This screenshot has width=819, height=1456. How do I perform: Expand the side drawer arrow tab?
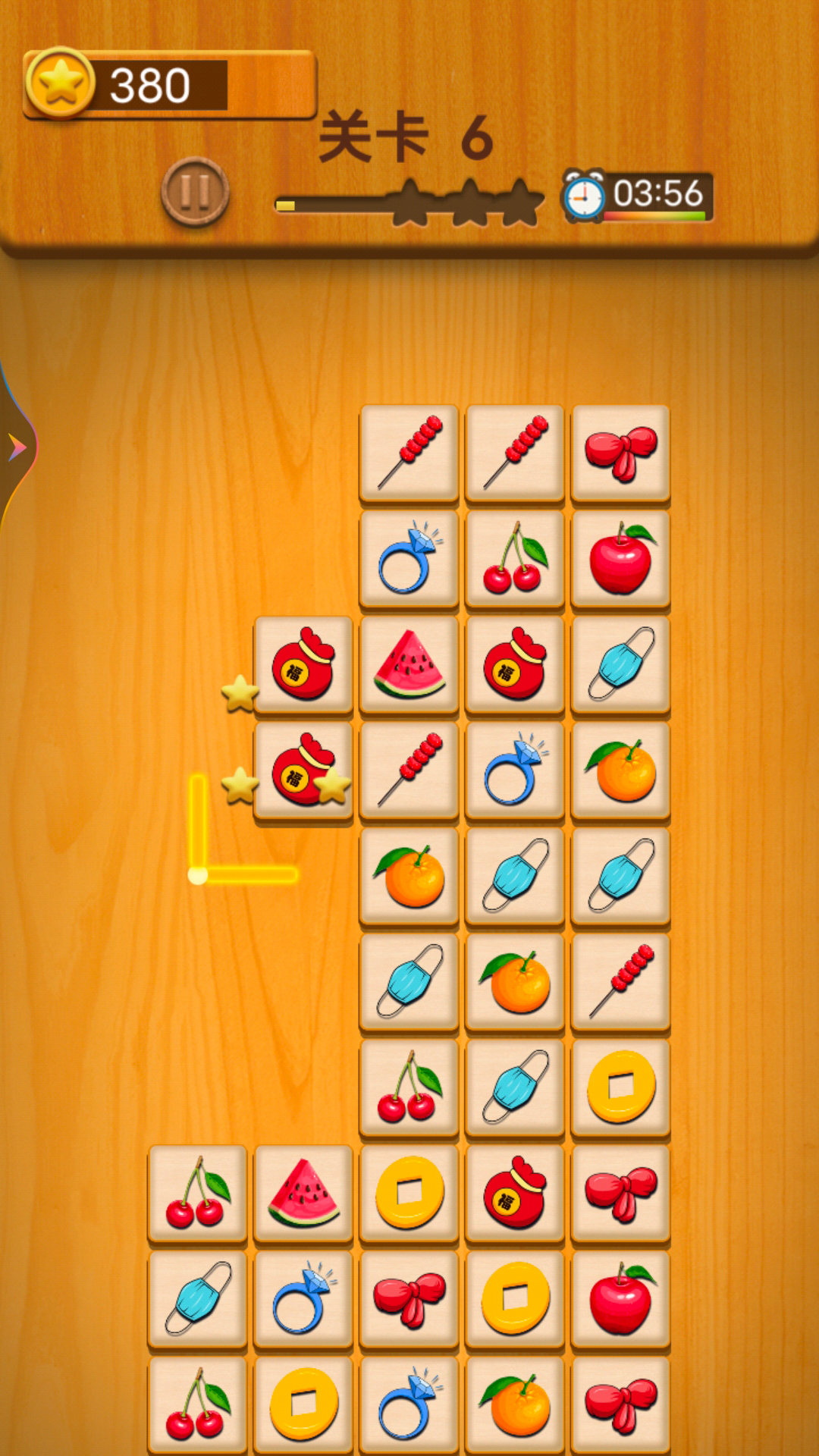click(x=17, y=447)
